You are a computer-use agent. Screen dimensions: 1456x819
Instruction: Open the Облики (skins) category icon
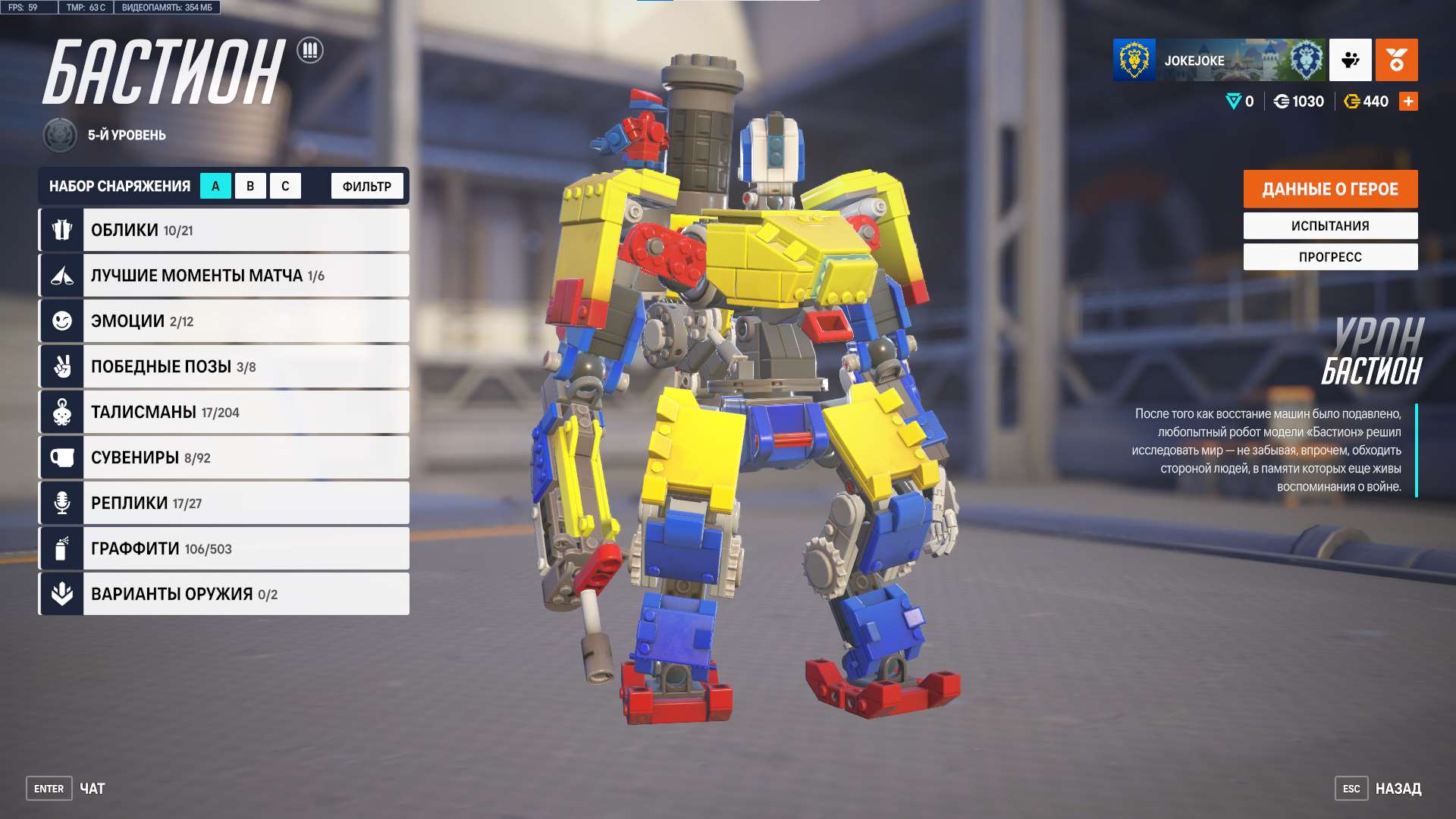click(x=61, y=229)
